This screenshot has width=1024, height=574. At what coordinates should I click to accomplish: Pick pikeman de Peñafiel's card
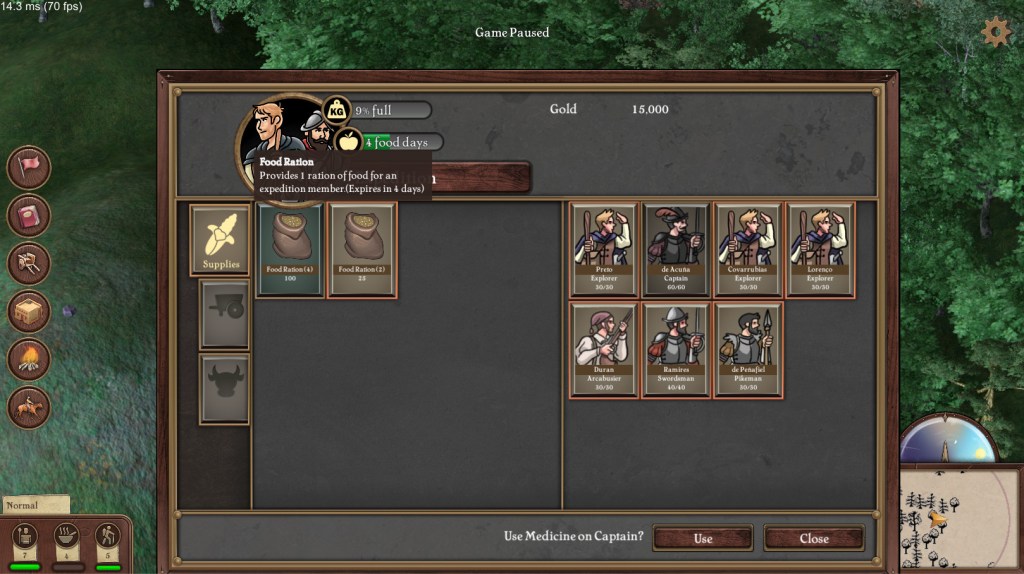coord(748,350)
